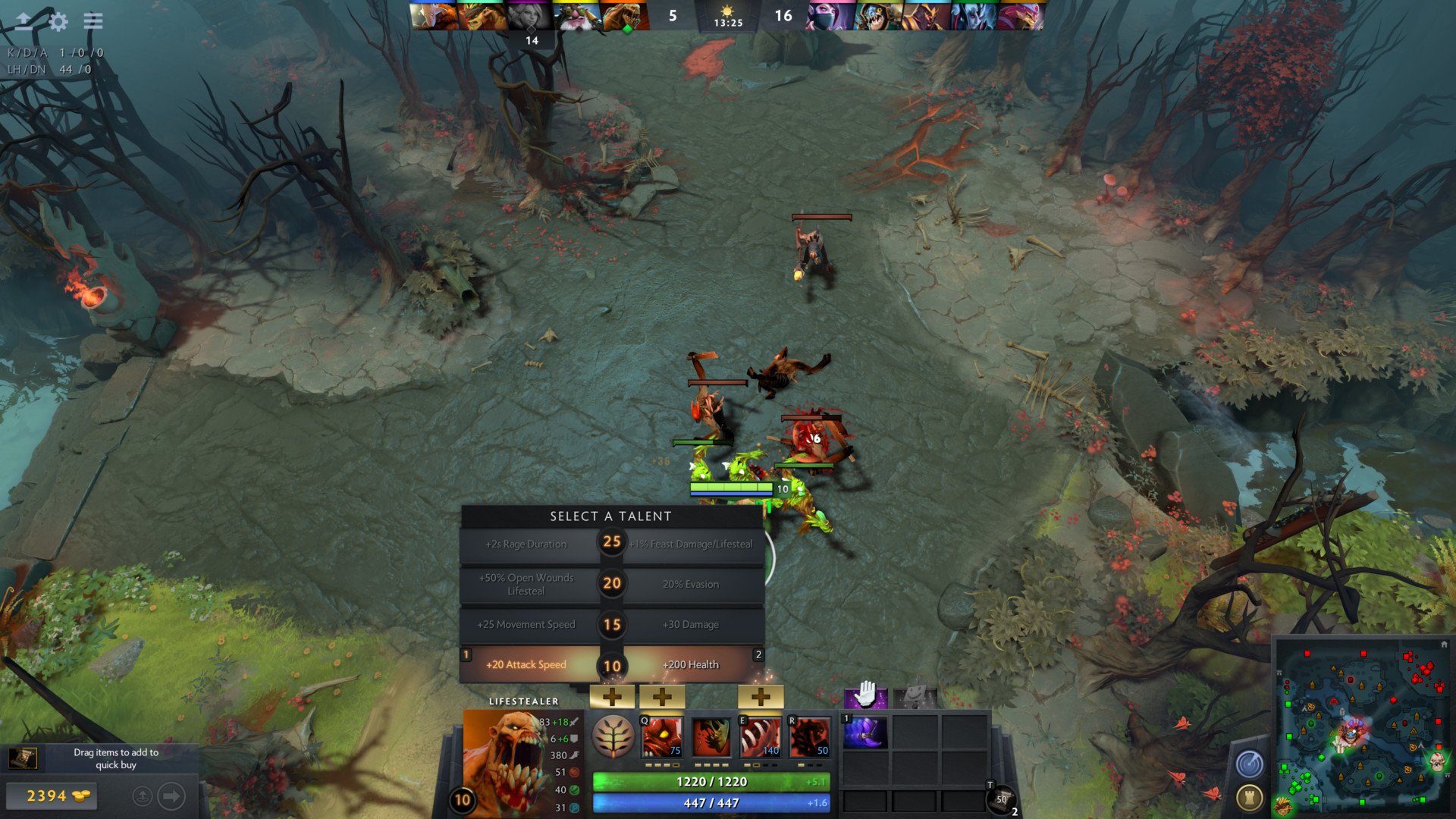Level up Rage with the plus button
The width and height of the screenshot is (1456, 819).
[662, 695]
